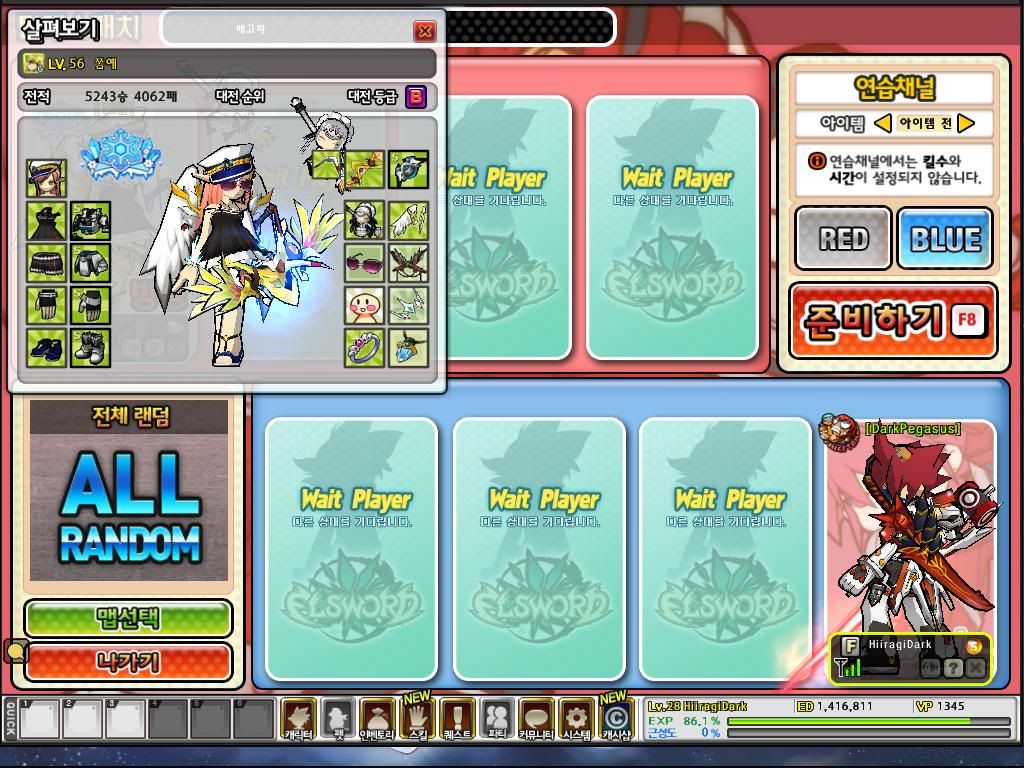Join the RED team
The height and width of the screenshot is (768, 1024).
pos(843,239)
